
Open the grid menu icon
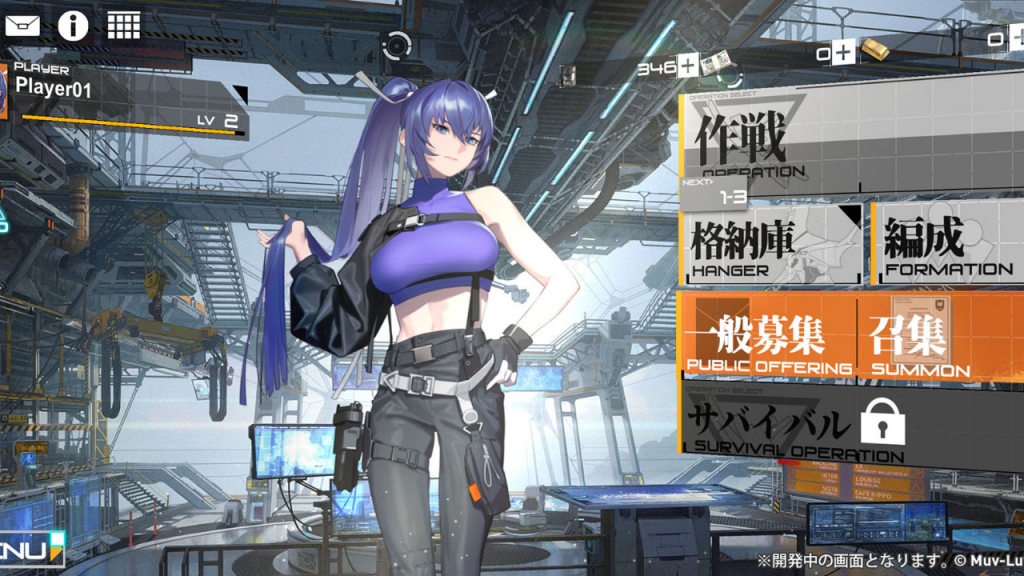[x=124, y=24]
